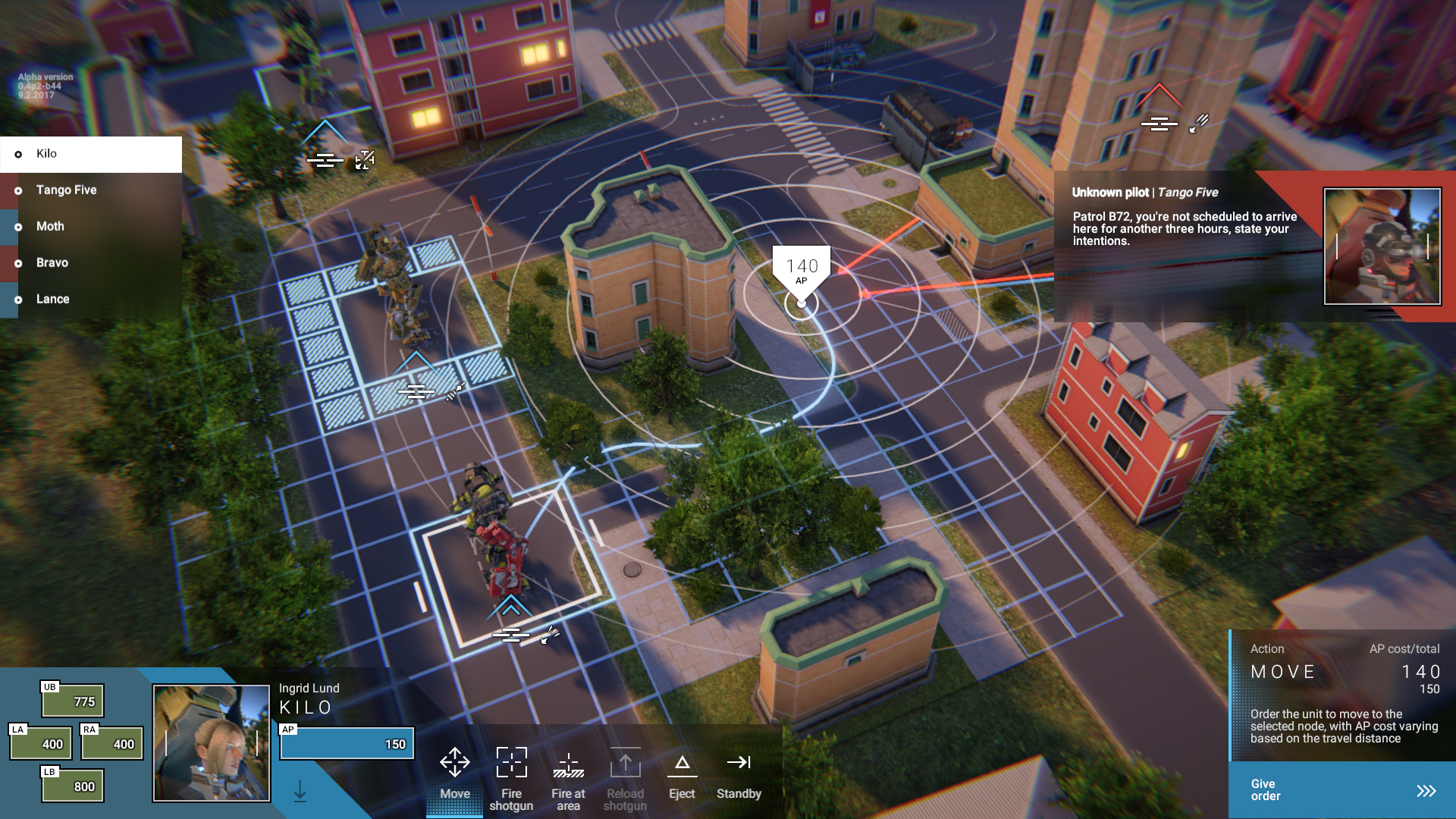
Task: Select Tango Five in the unit list
Action: 90,190
